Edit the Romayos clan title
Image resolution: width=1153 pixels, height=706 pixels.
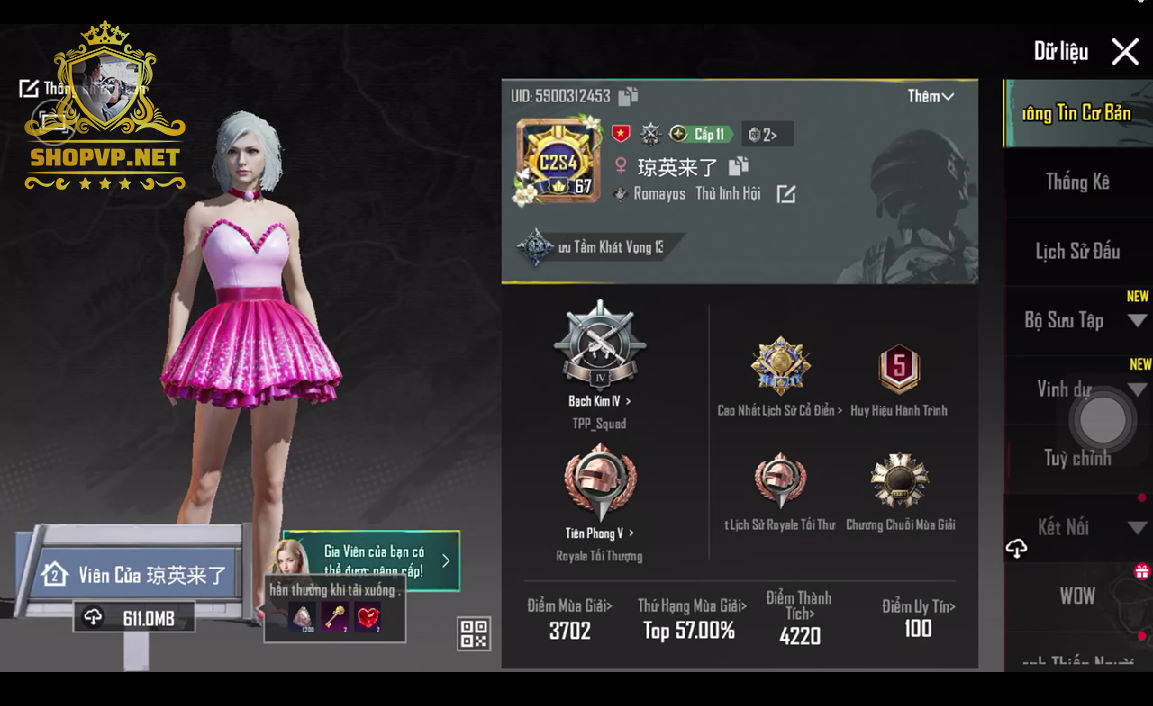786,194
